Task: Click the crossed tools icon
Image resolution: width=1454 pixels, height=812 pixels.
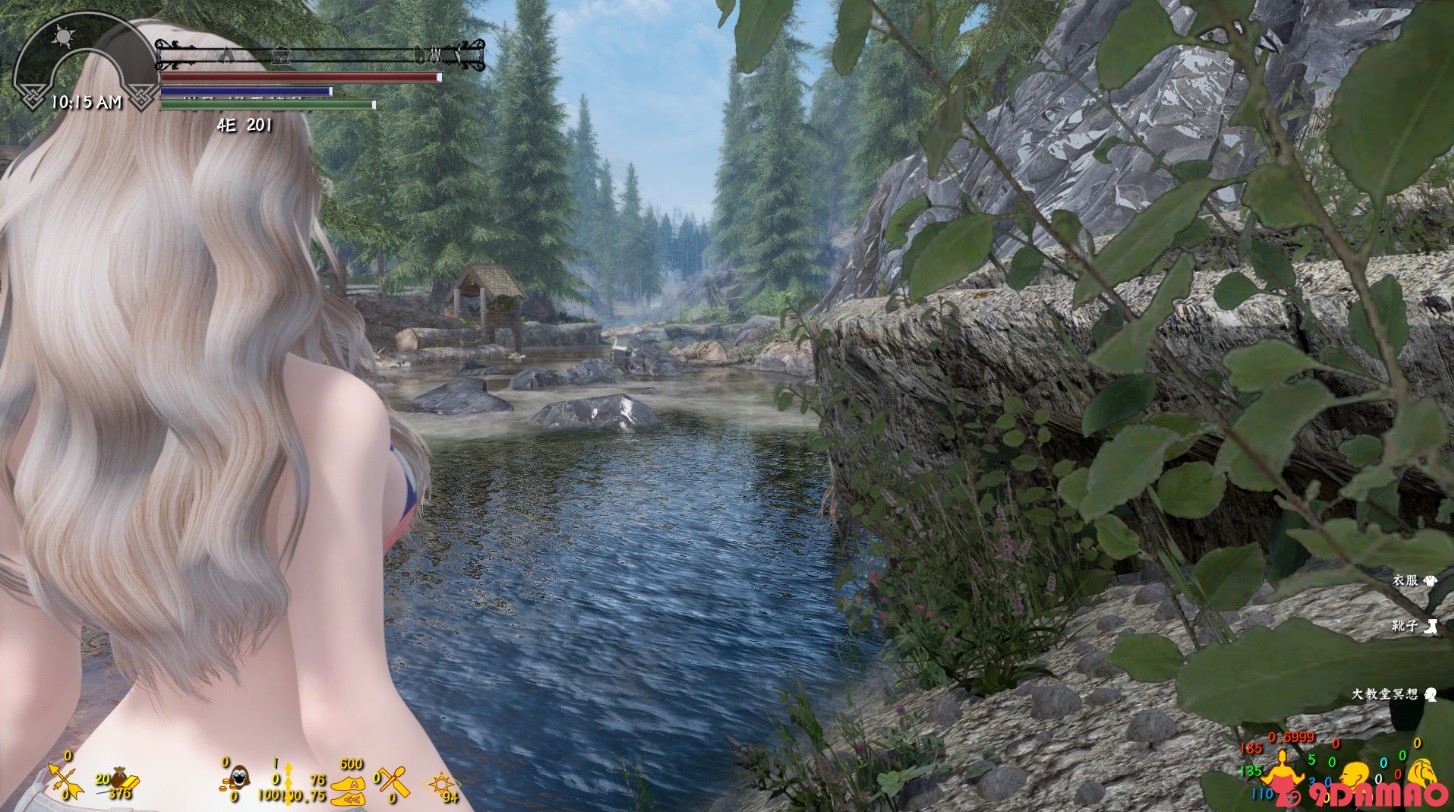Action: point(393,780)
